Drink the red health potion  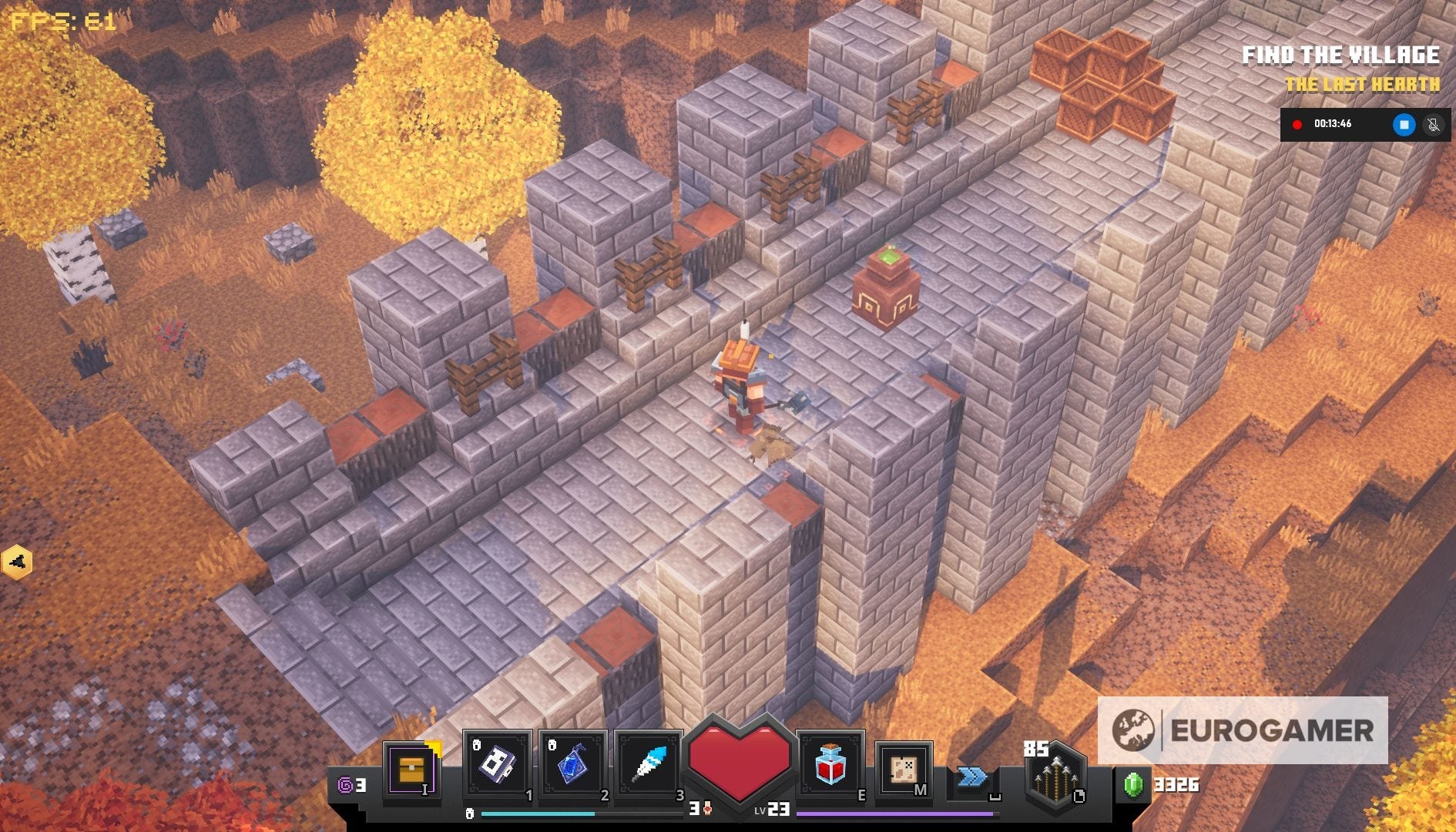coord(830,764)
